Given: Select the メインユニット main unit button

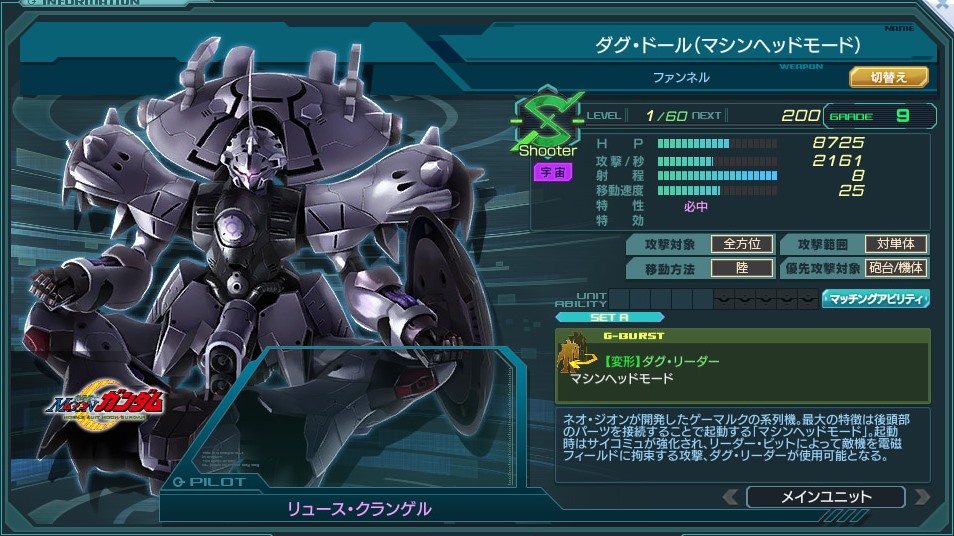Looking at the screenshot, I should coord(825,496).
